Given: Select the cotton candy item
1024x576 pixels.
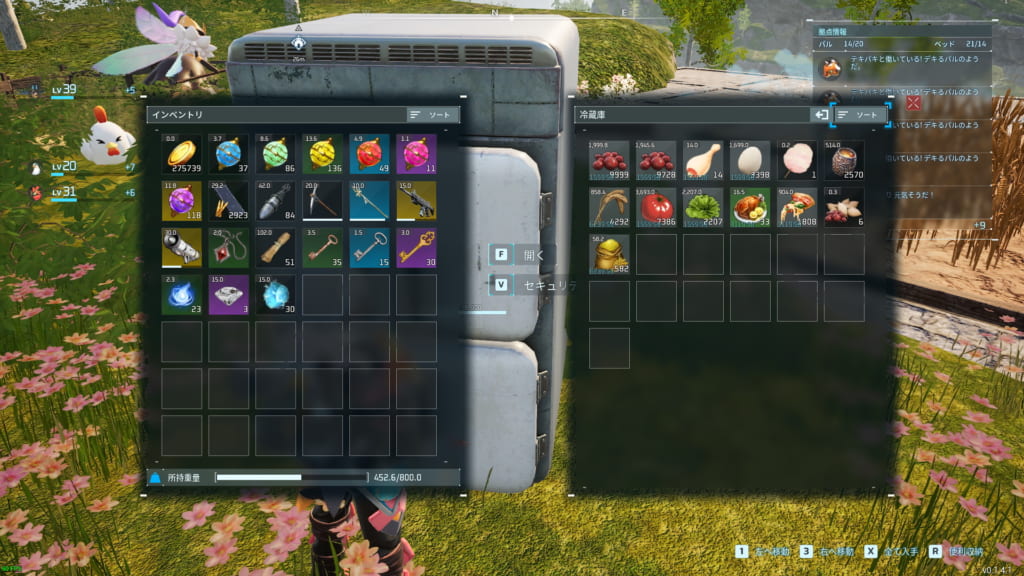Looking at the screenshot, I should click(x=797, y=160).
